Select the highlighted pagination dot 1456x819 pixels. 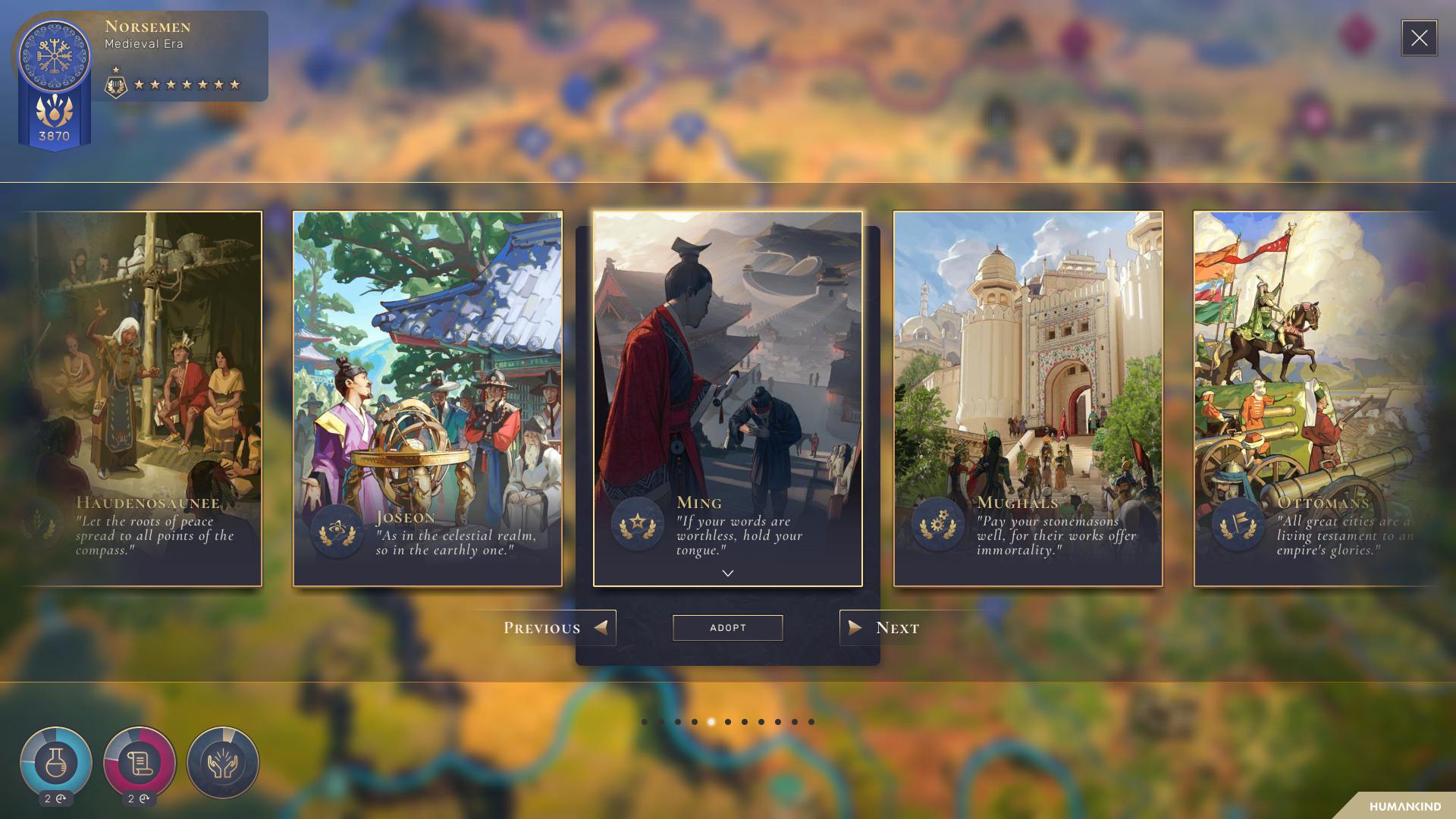711,721
